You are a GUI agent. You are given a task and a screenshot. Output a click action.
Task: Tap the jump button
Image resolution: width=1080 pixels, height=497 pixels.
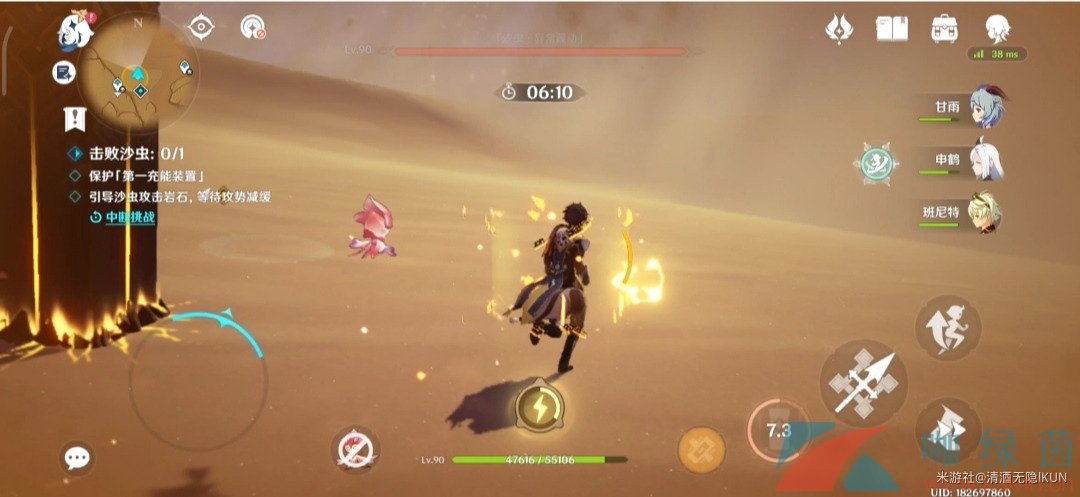947,328
